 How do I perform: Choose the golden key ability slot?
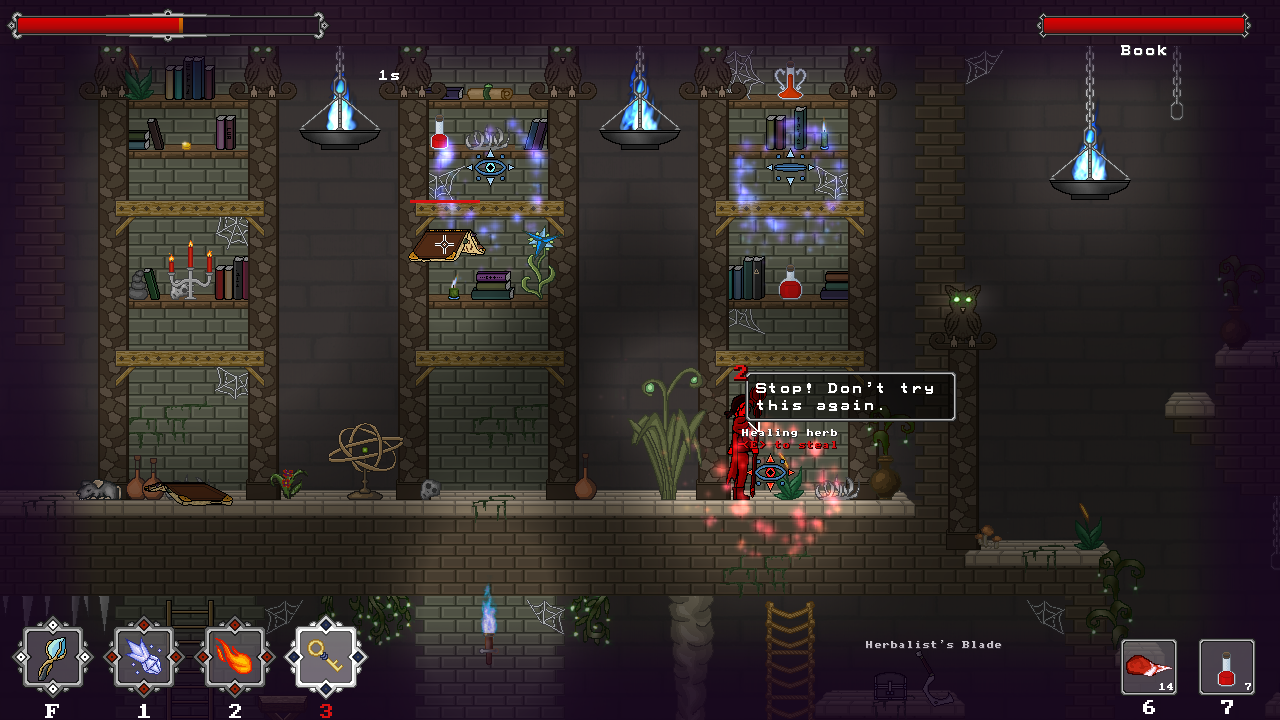(326, 657)
